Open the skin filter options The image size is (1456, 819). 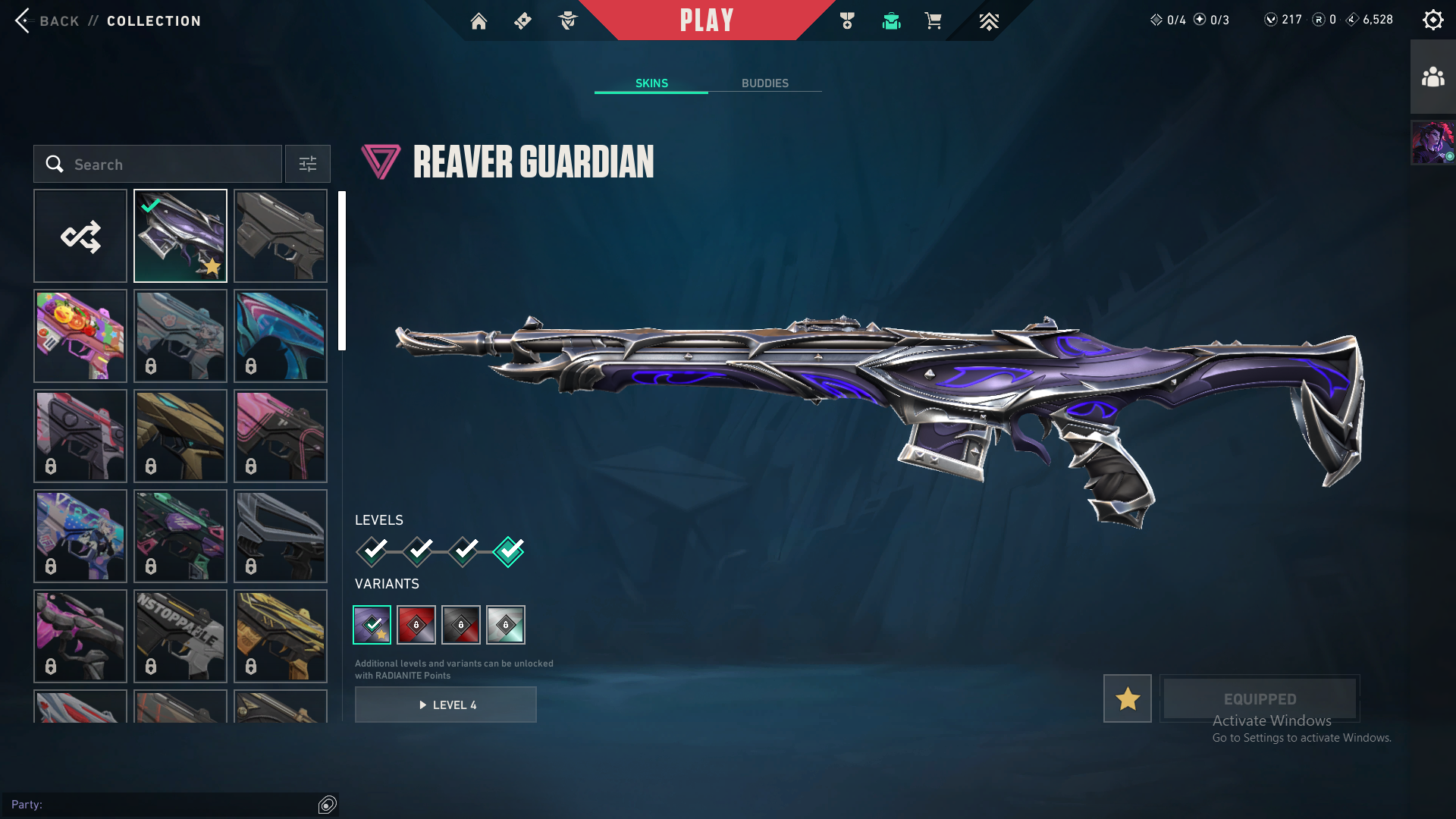(x=307, y=164)
